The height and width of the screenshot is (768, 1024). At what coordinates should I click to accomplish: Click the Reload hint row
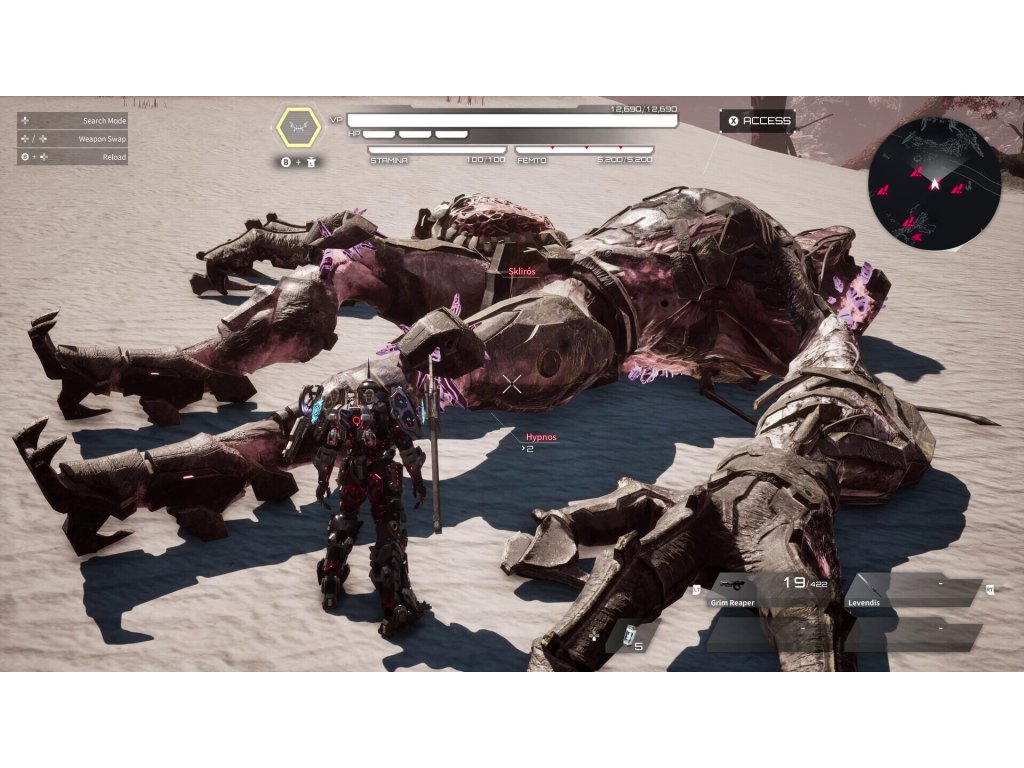(x=72, y=157)
